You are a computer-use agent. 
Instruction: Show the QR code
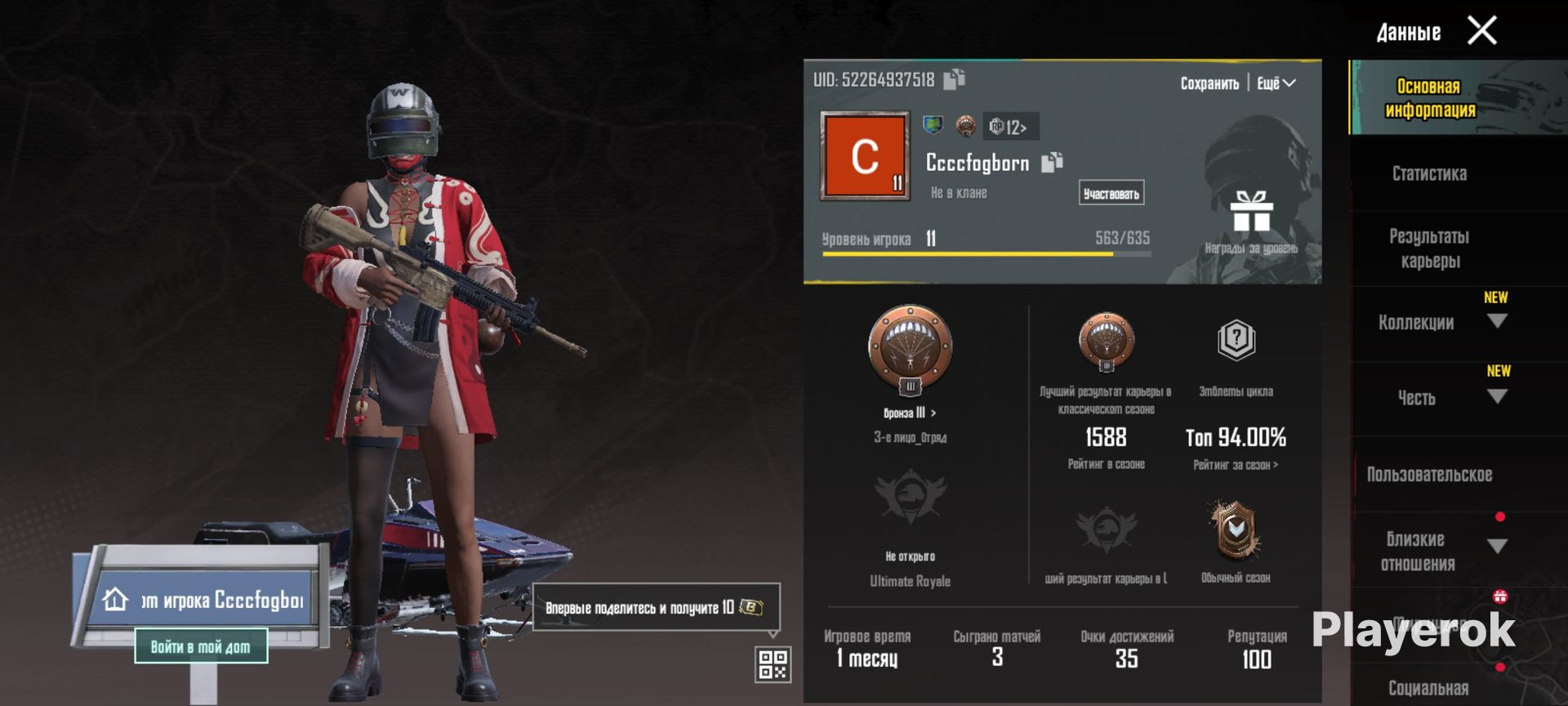point(773,664)
